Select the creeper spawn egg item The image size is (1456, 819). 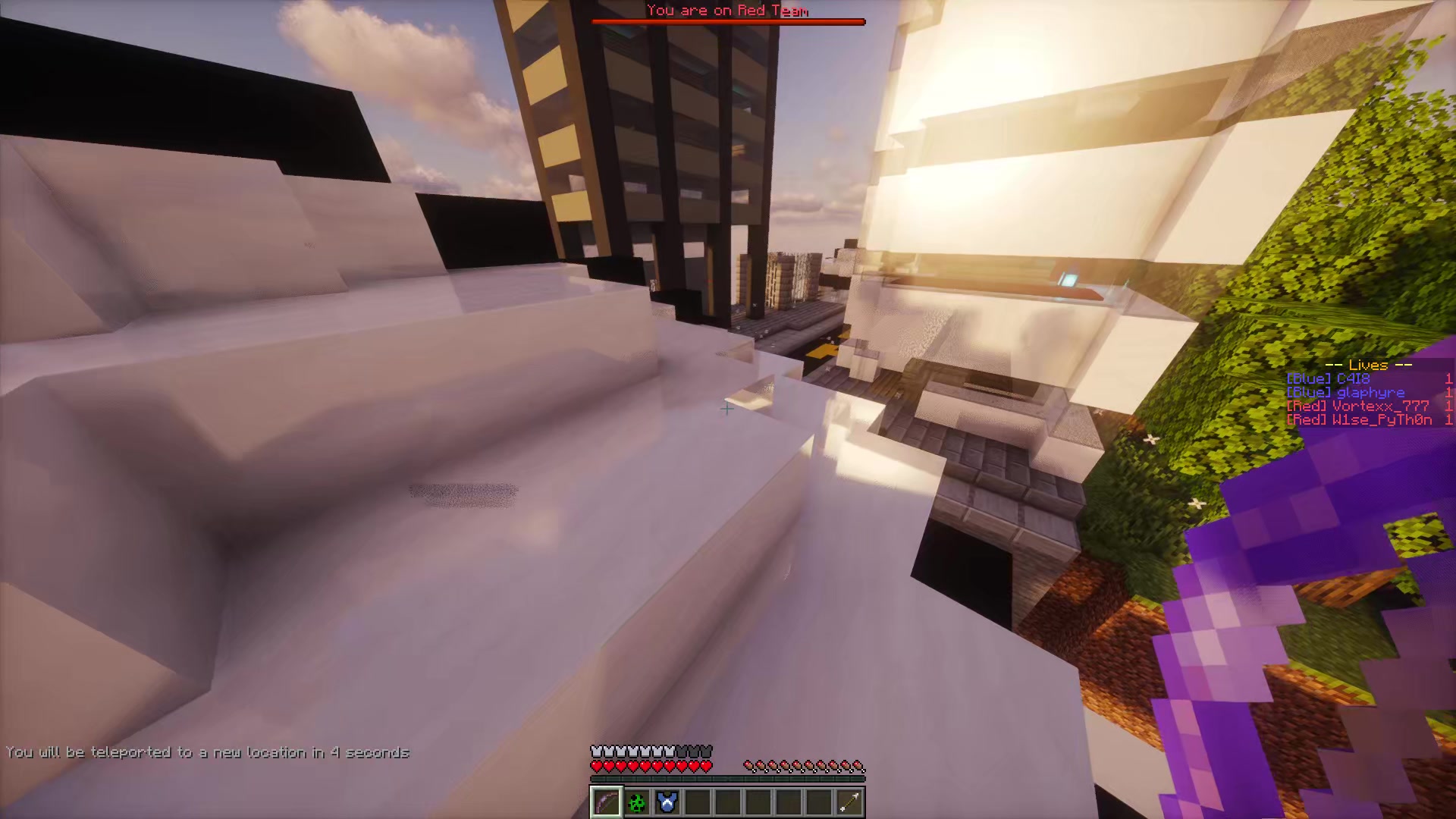(638, 802)
